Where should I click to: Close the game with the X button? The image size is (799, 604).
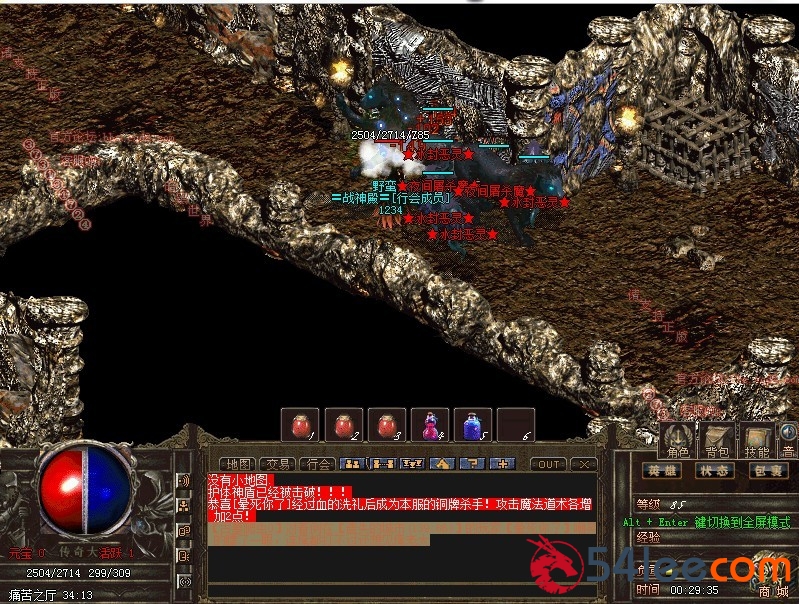(x=584, y=464)
